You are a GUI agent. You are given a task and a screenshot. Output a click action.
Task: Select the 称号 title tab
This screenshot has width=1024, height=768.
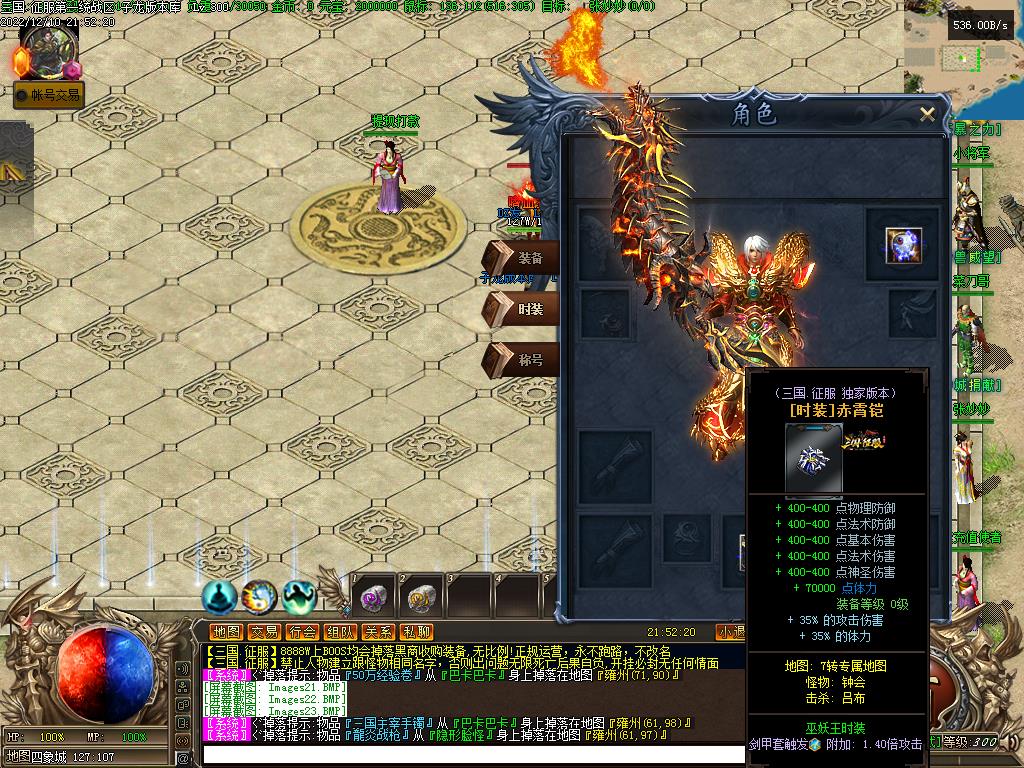[521, 360]
